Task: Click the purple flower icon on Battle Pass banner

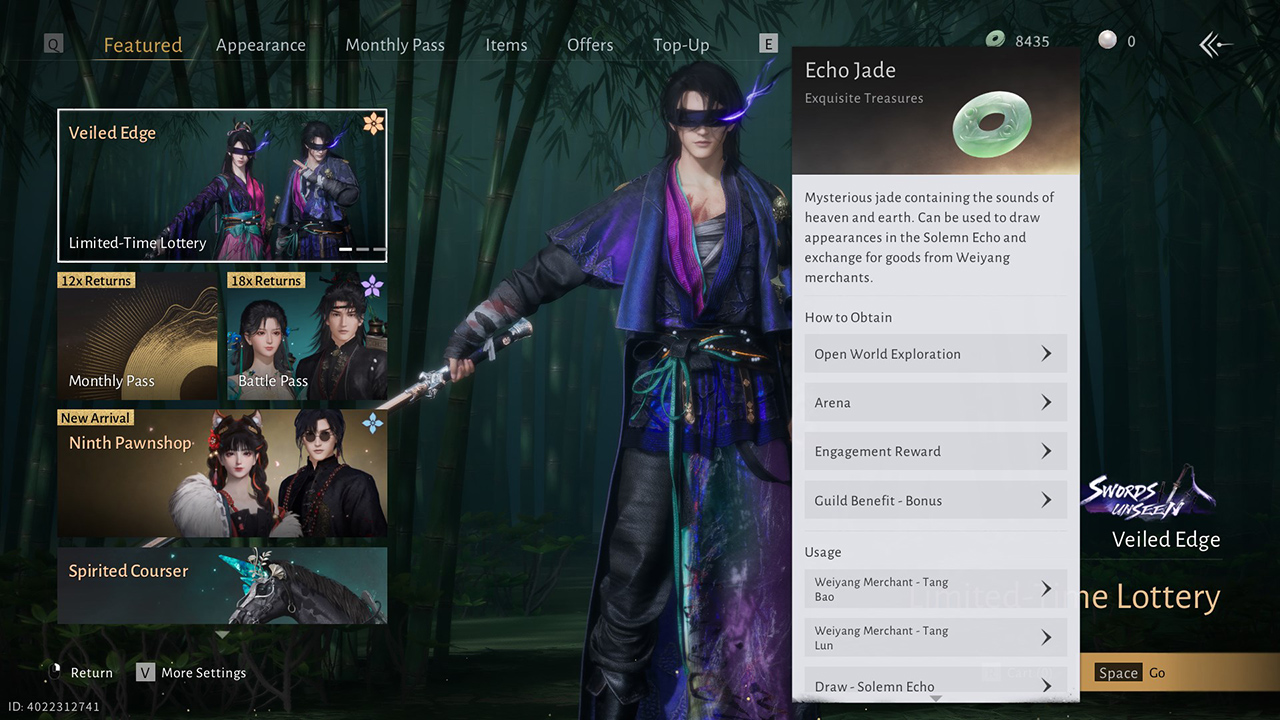Action: tap(371, 285)
